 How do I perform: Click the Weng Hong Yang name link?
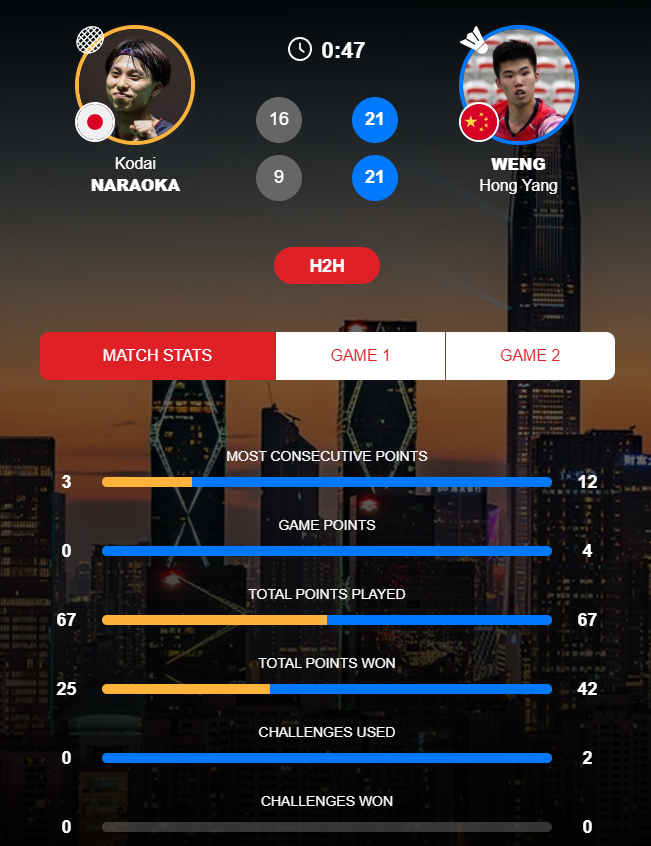(x=518, y=174)
